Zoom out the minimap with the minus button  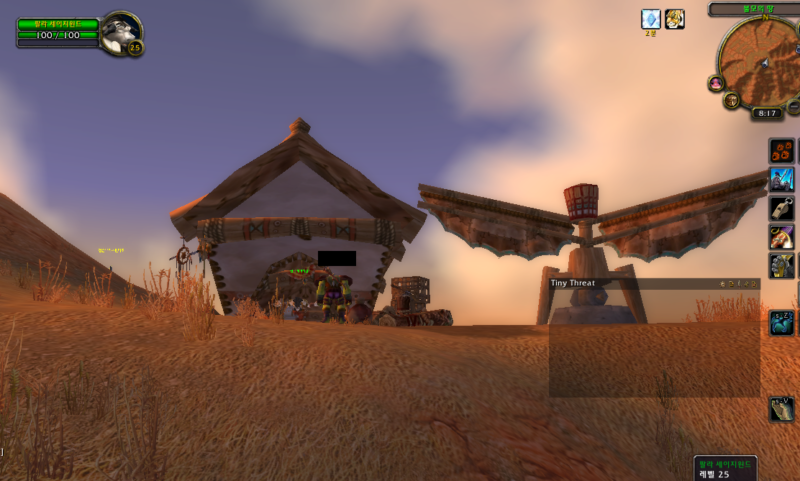click(793, 106)
